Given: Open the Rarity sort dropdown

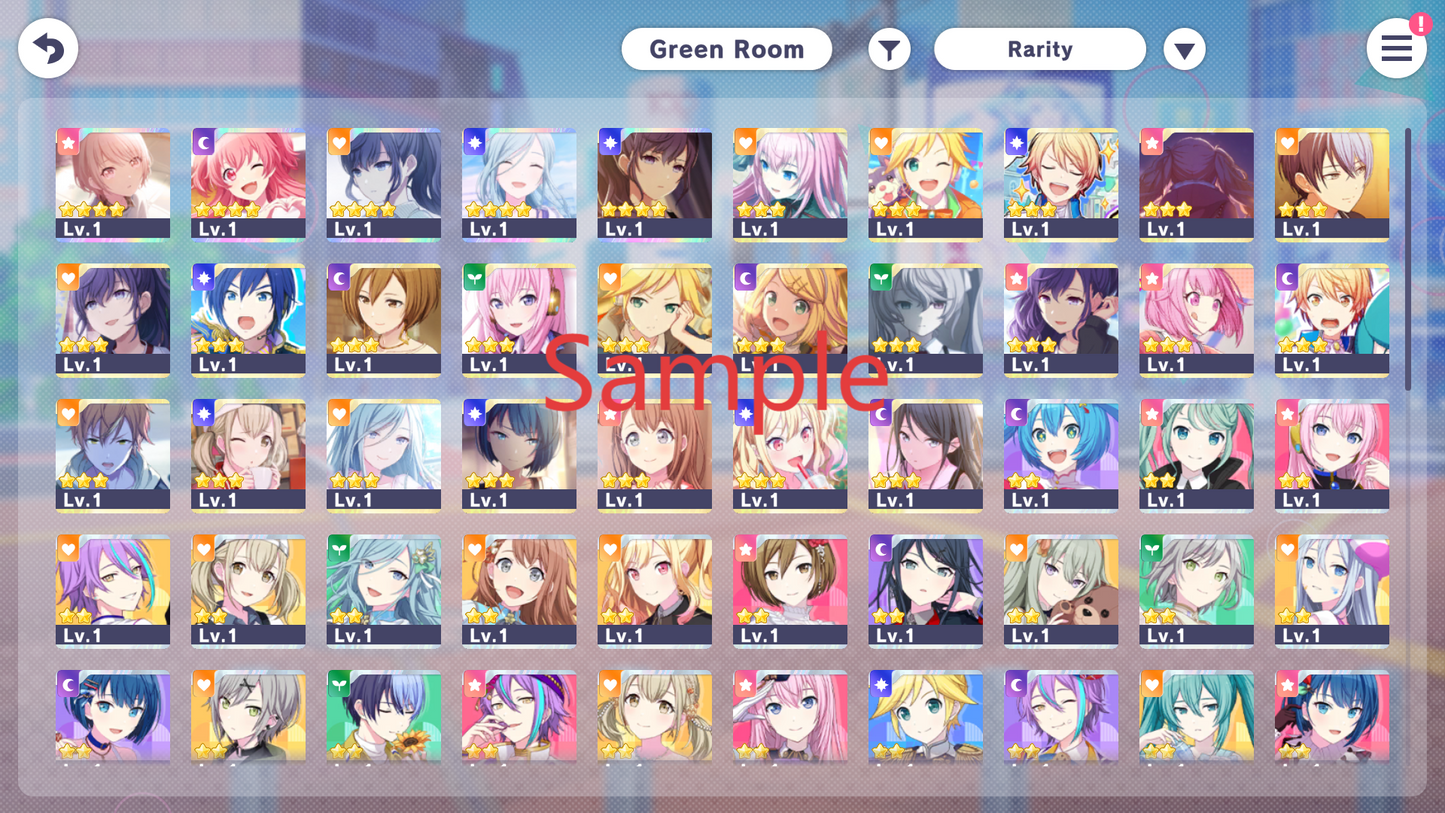Looking at the screenshot, I should [1039, 49].
